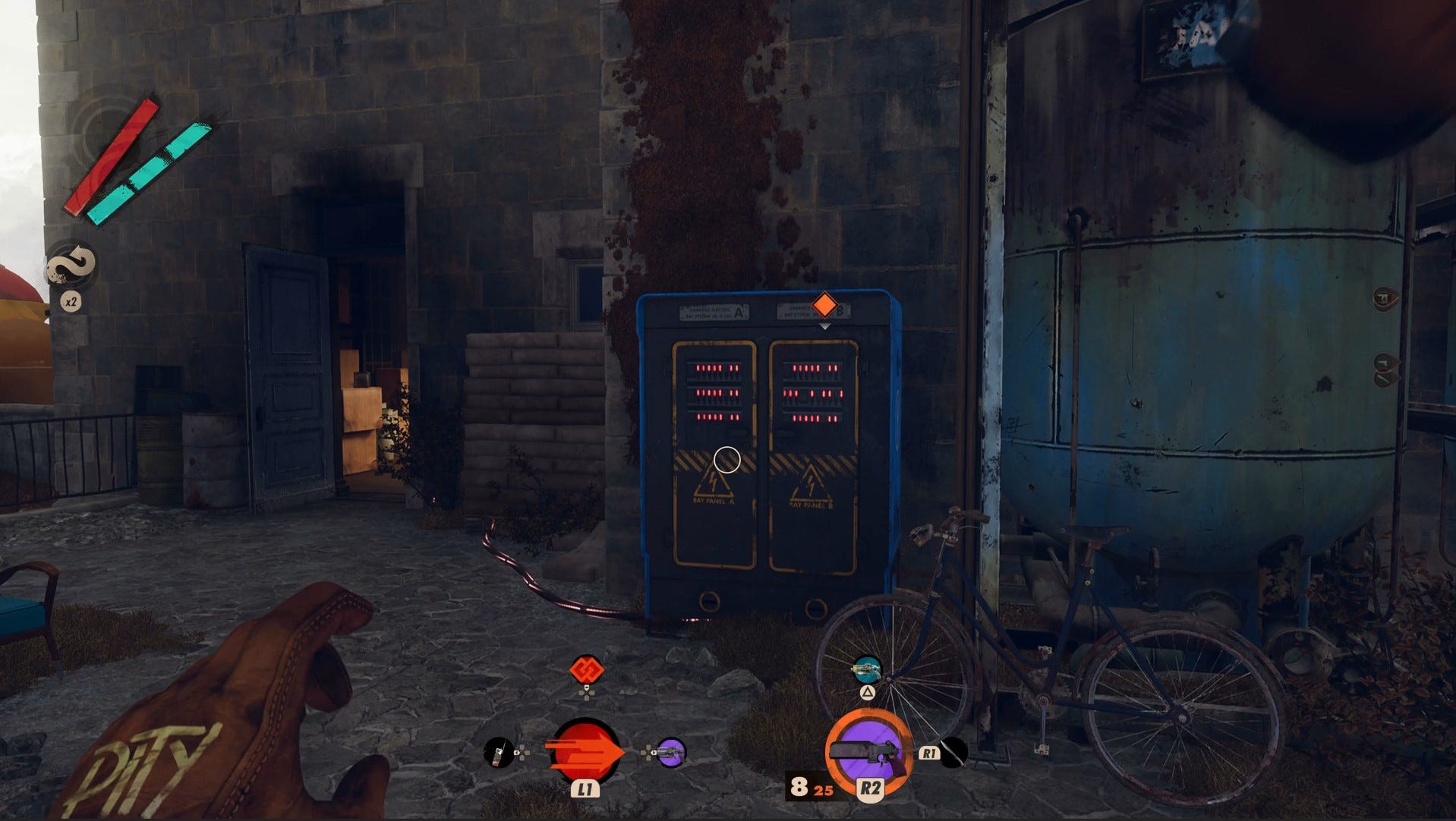This screenshot has height=821, width=1456.
Task: Pick the small purple gun beside the dash icon
Action: (671, 752)
